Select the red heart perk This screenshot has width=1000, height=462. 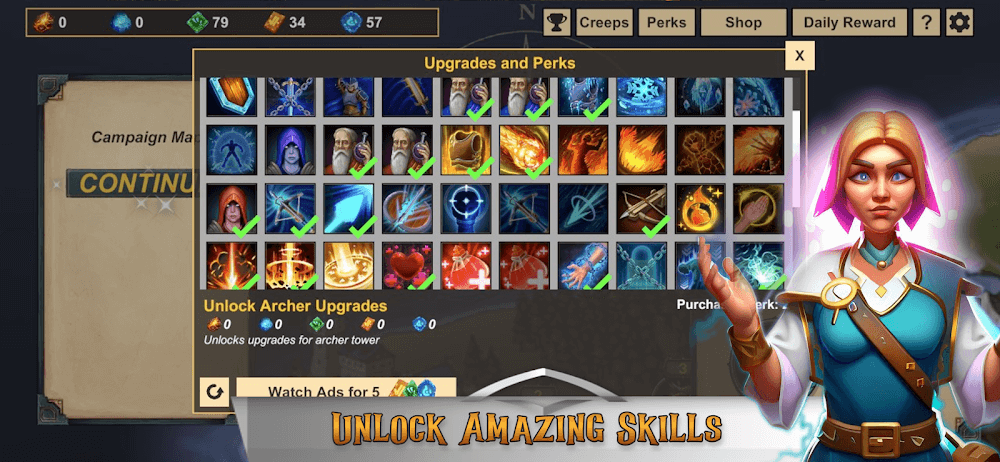point(407,266)
